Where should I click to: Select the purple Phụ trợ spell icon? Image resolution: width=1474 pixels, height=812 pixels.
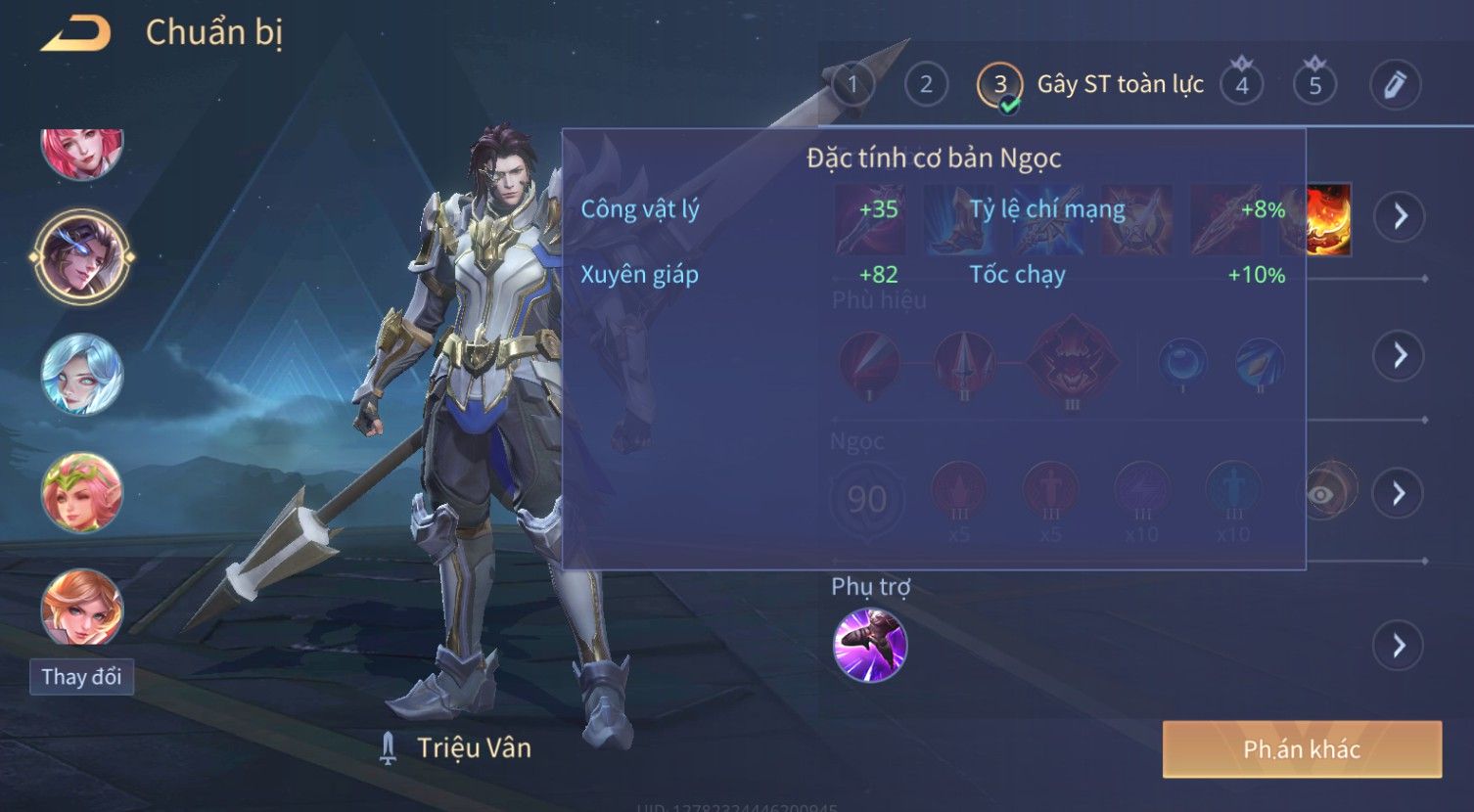click(x=870, y=645)
